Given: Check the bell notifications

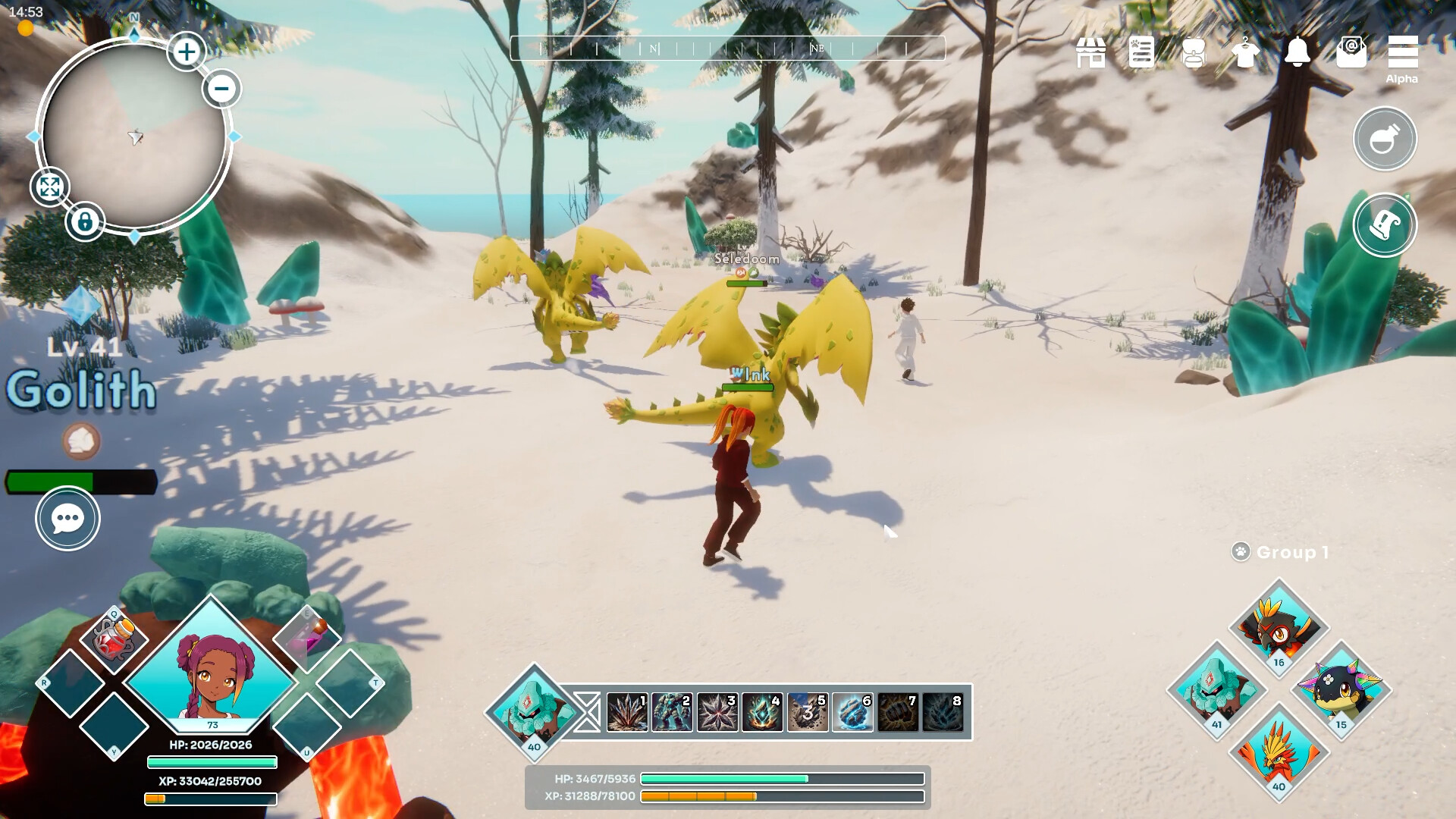Looking at the screenshot, I should point(1298,52).
